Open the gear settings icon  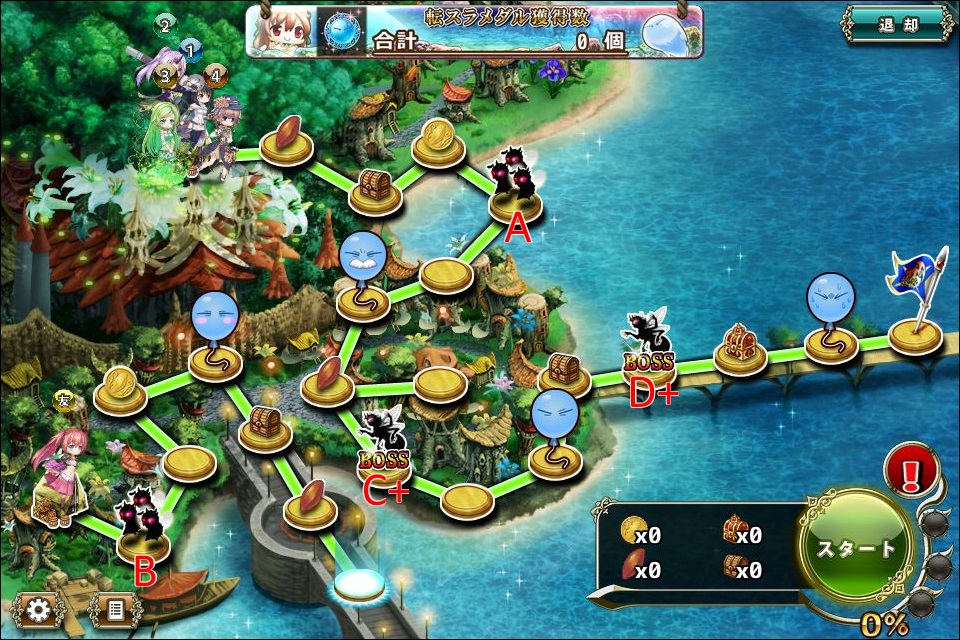(x=40, y=609)
